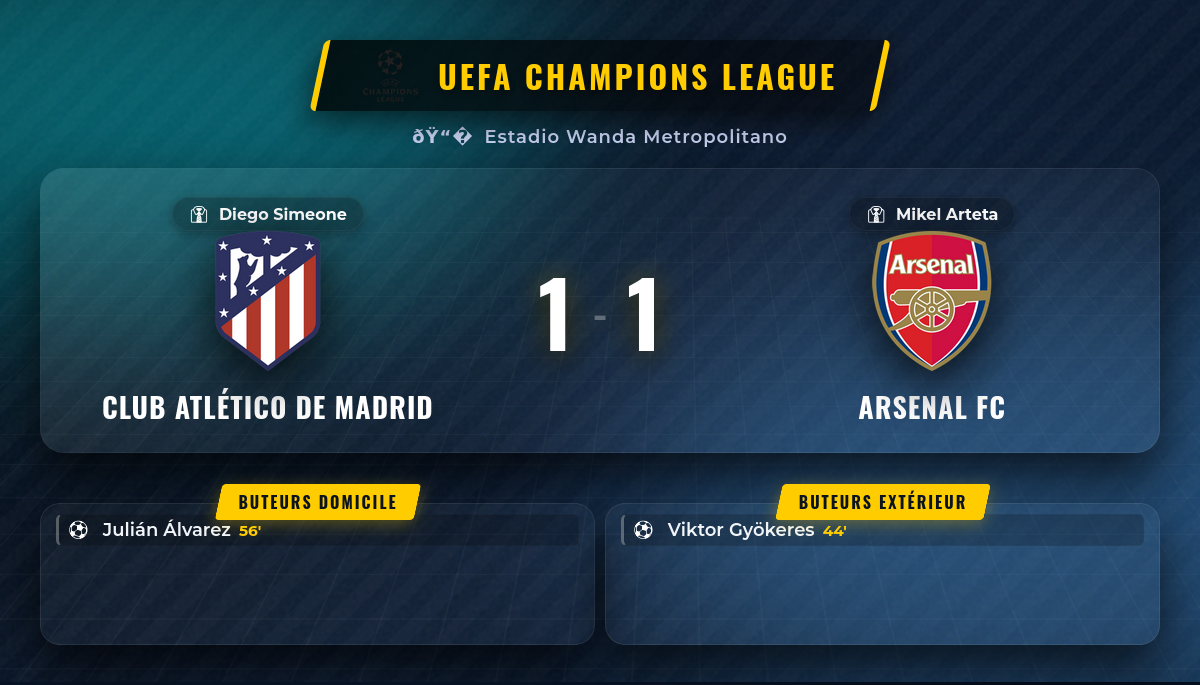Click the Atlético de Madrid club crest

pyautogui.click(x=267, y=299)
